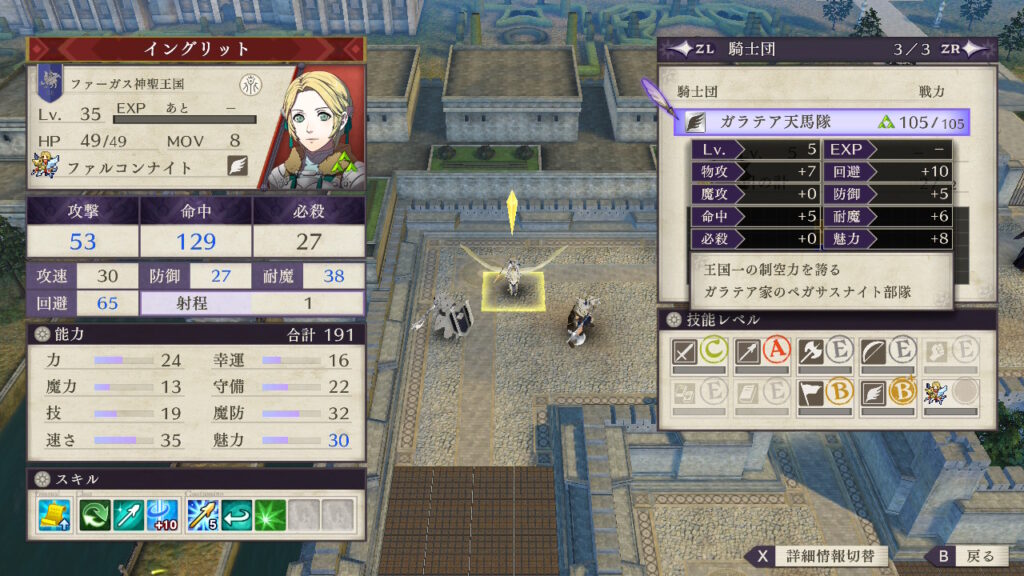Screen dimensions: 1024x576
Task: Select the green starburst skill icon
Action: click(270, 514)
